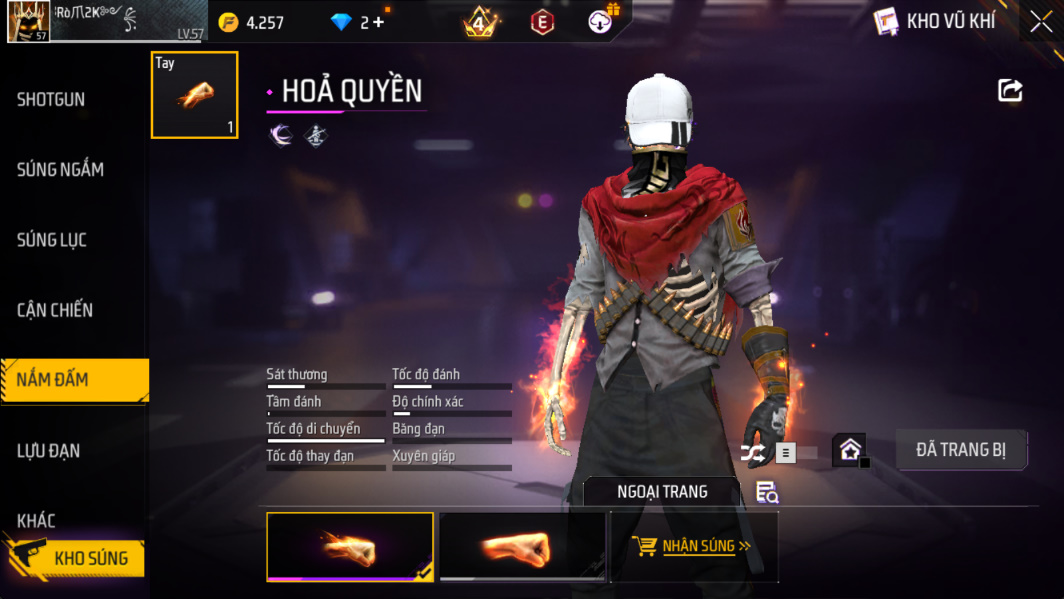The width and height of the screenshot is (1064, 599).
Task: Open the player profile avatar
Action: click(28, 21)
